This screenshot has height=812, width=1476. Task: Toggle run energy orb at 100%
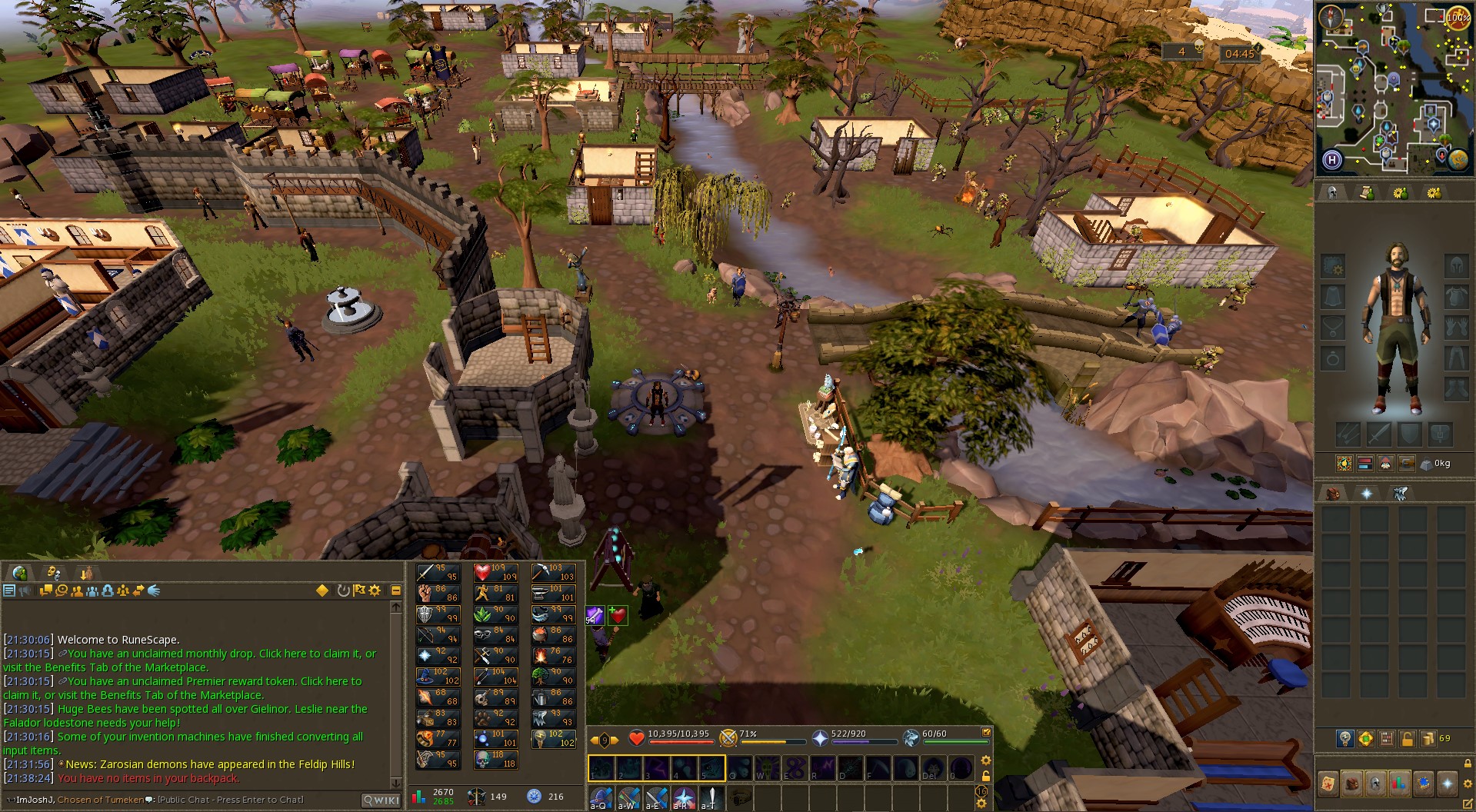[1457, 18]
